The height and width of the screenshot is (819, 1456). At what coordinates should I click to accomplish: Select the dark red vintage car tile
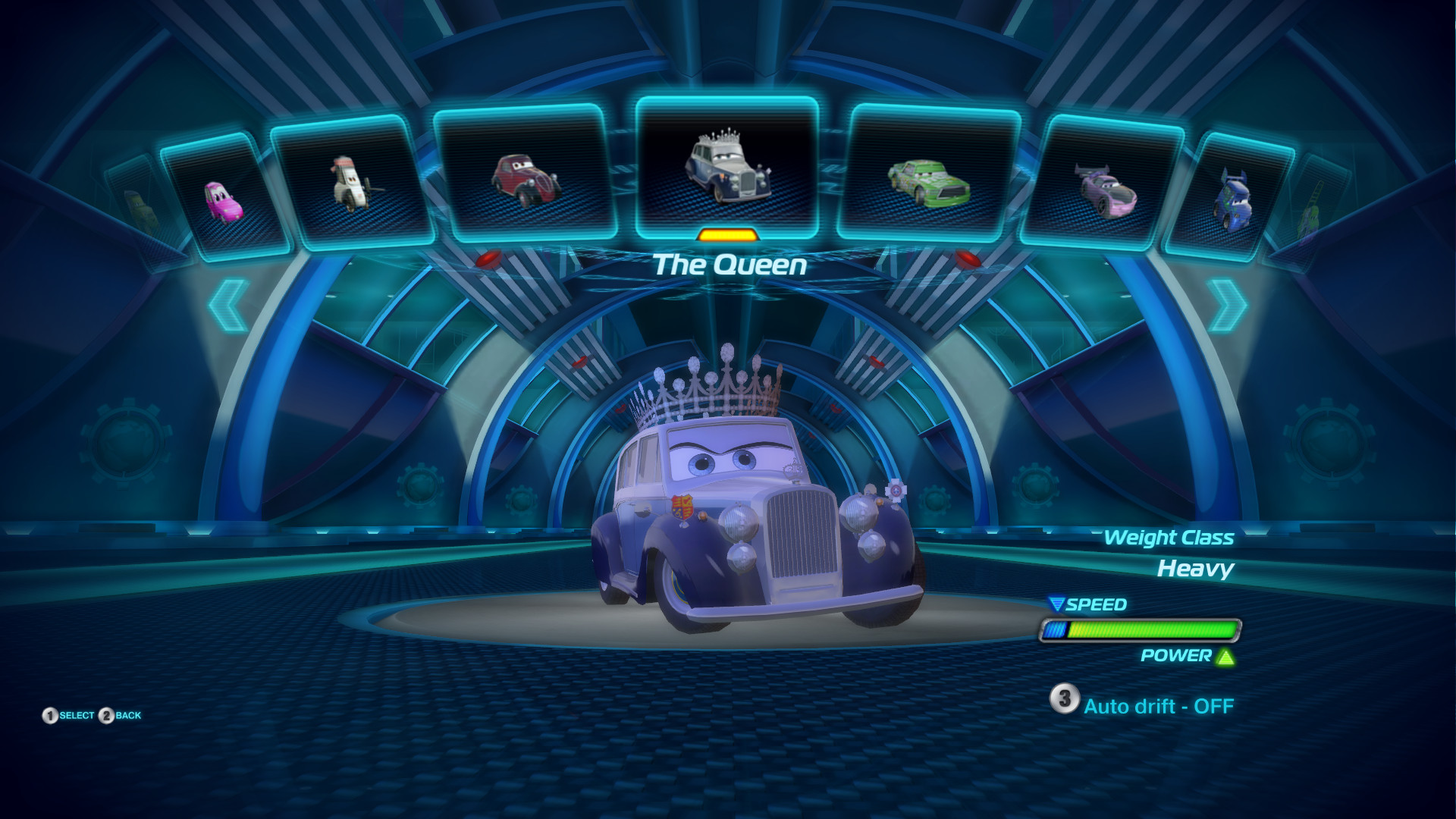(526, 176)
